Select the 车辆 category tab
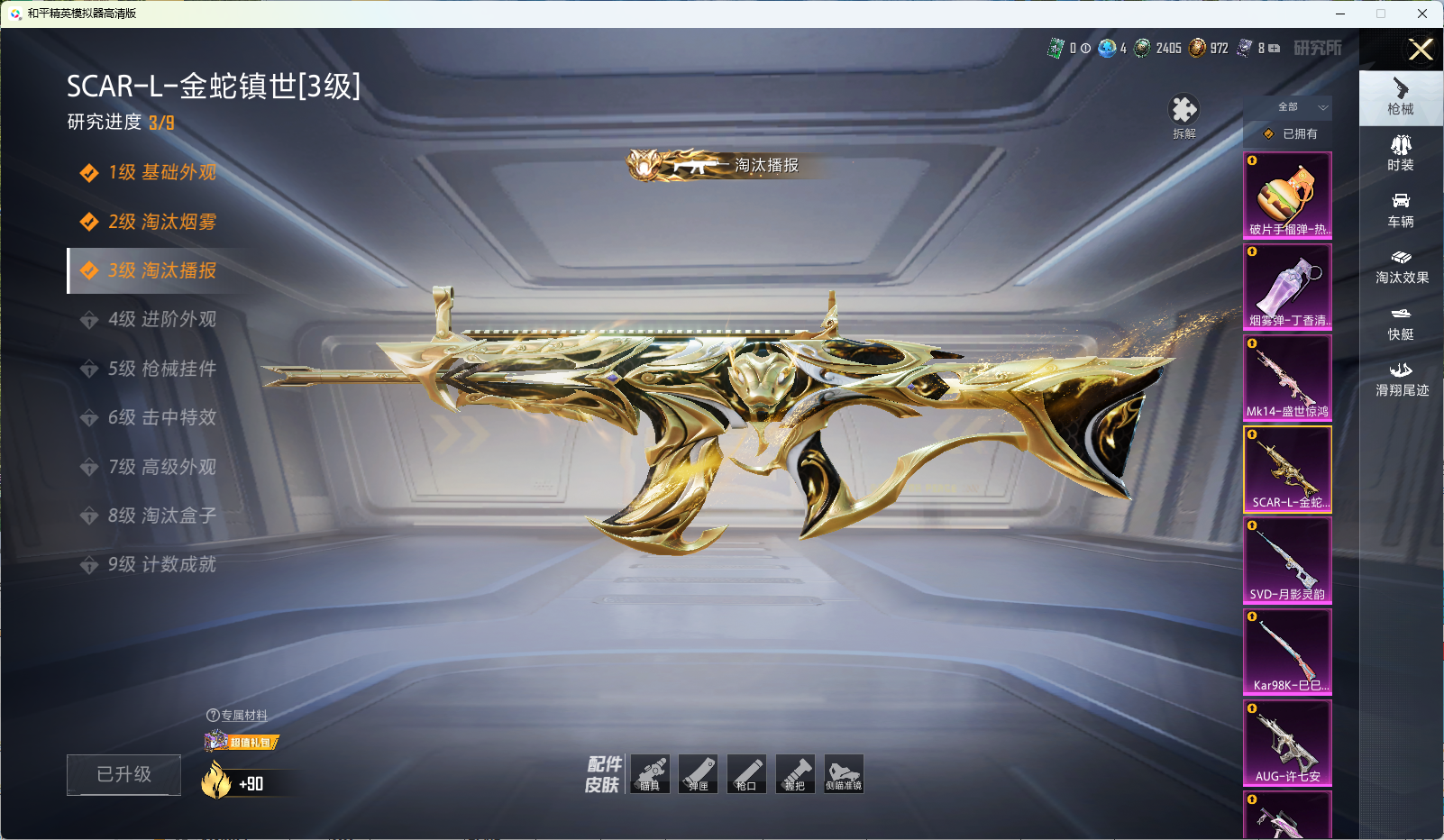 tap(1401, 209)
